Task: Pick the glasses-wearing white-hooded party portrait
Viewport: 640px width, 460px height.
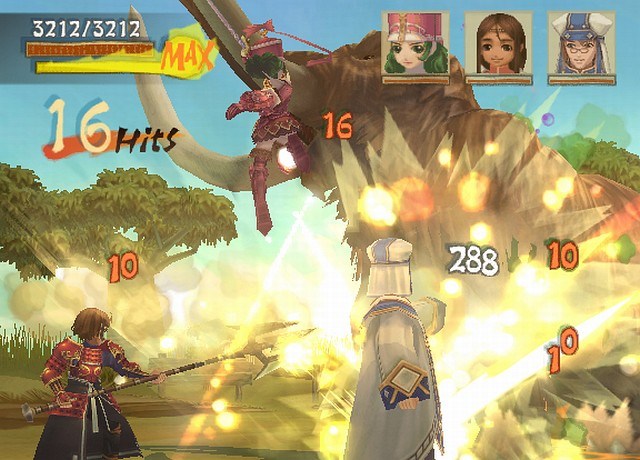Action: pyautogui.click(x=582, y=44)
